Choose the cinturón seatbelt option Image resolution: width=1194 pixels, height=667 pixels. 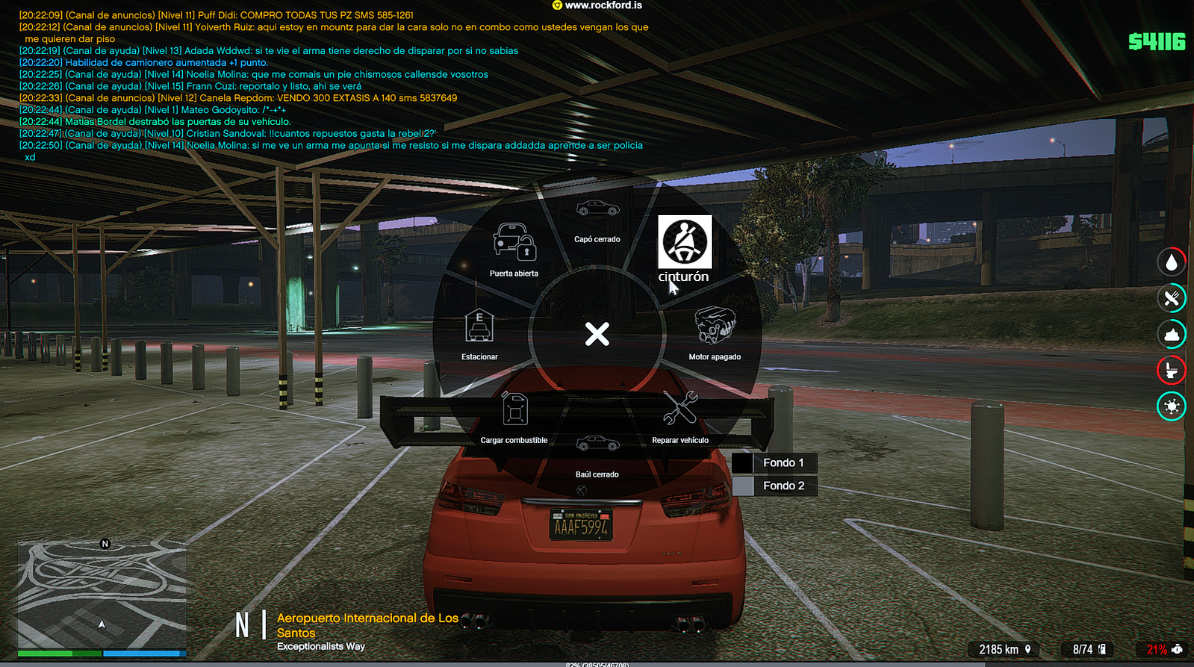coord(684,247)
